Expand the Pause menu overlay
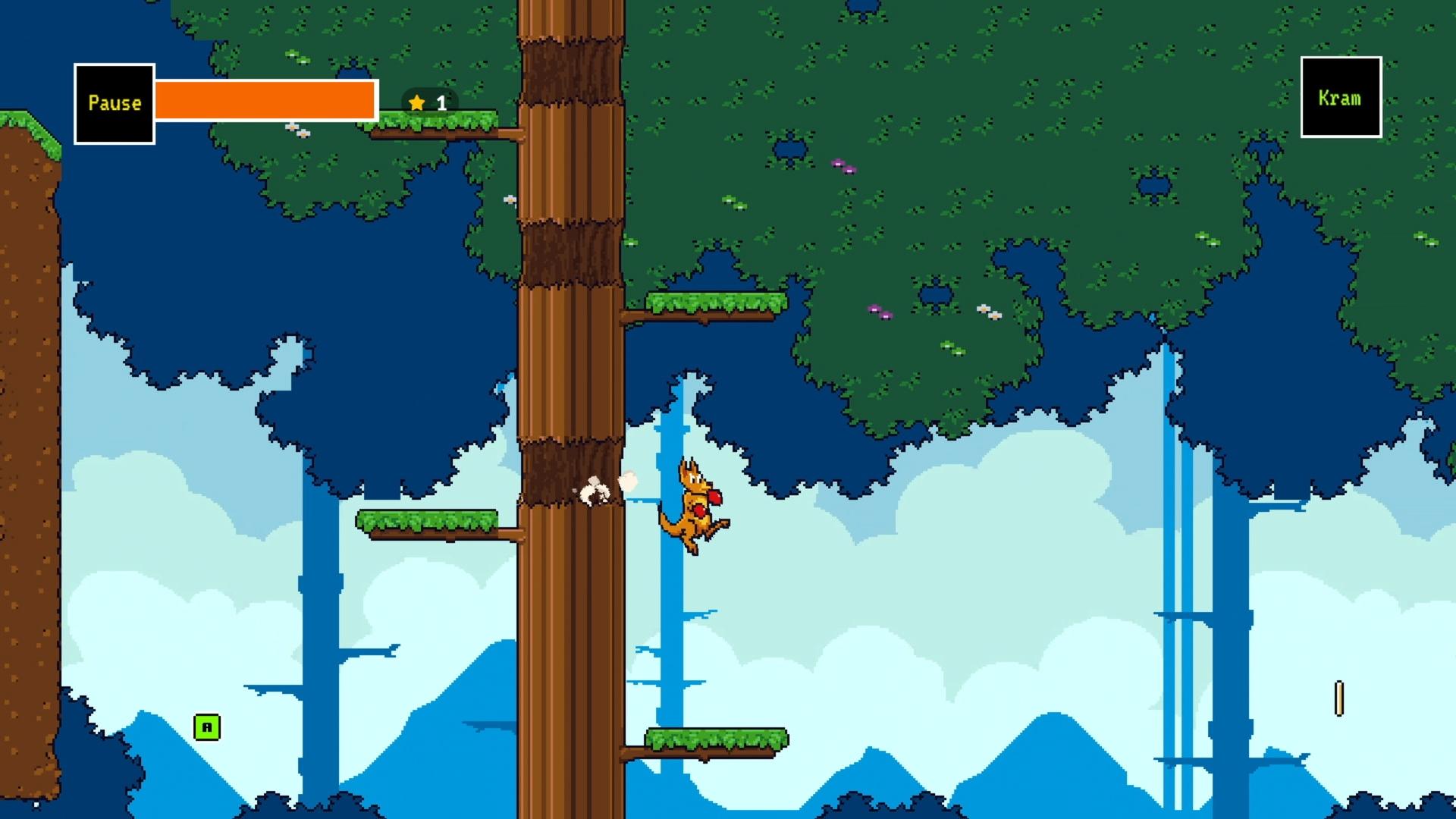The image size is (1456, 819). tap(114, 102)
